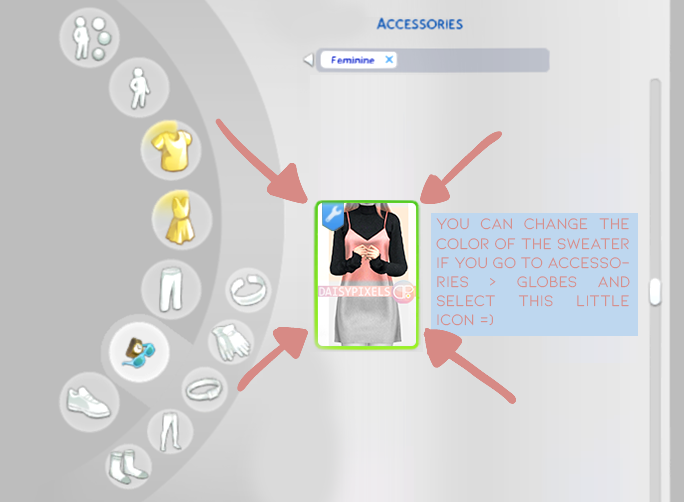Viewport: 684px width, 502px height.
Task: Select the figure with bubbles category icon
Action: 90,40
